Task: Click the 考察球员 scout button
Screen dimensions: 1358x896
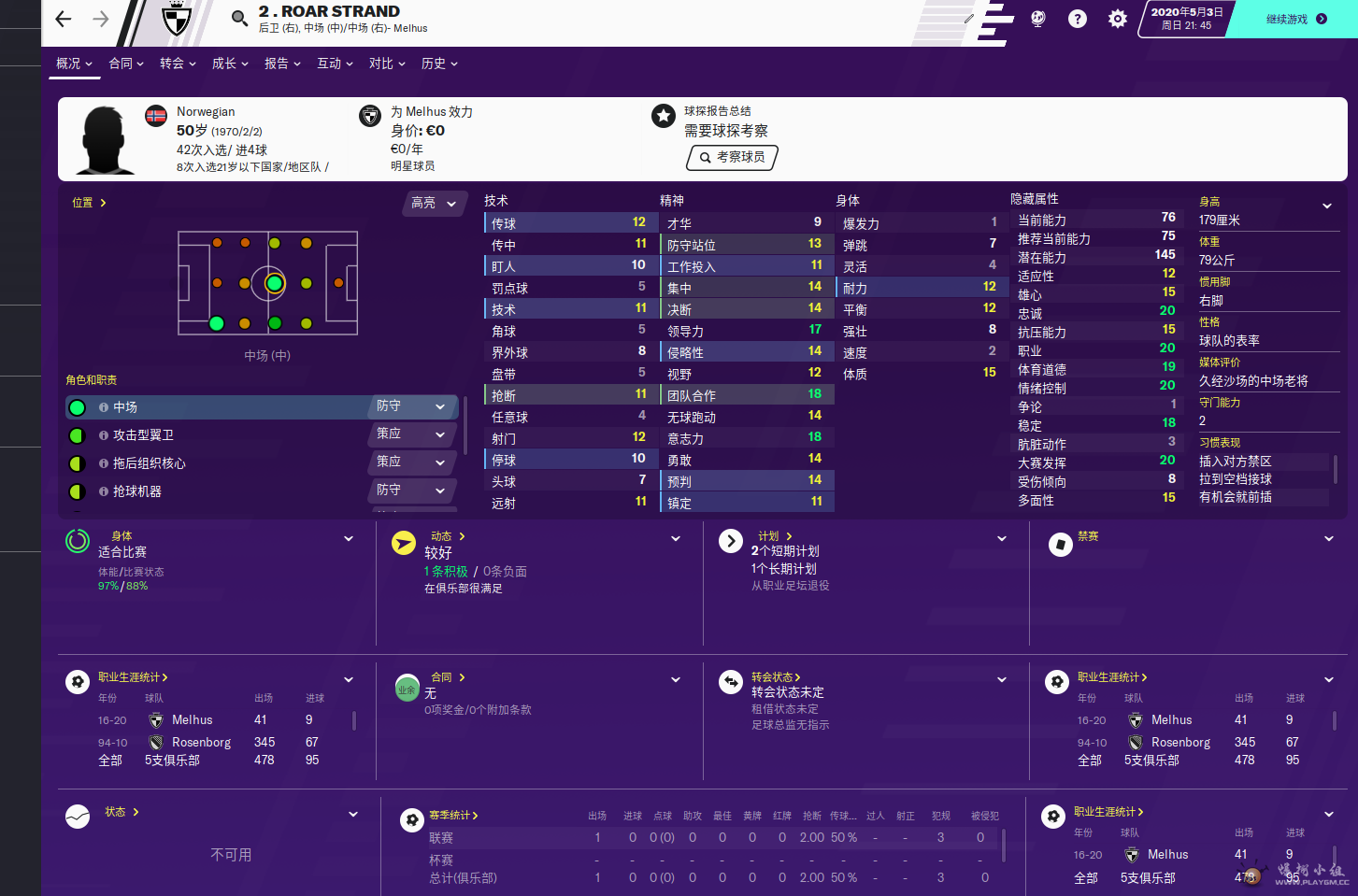Action: point(732,157)
